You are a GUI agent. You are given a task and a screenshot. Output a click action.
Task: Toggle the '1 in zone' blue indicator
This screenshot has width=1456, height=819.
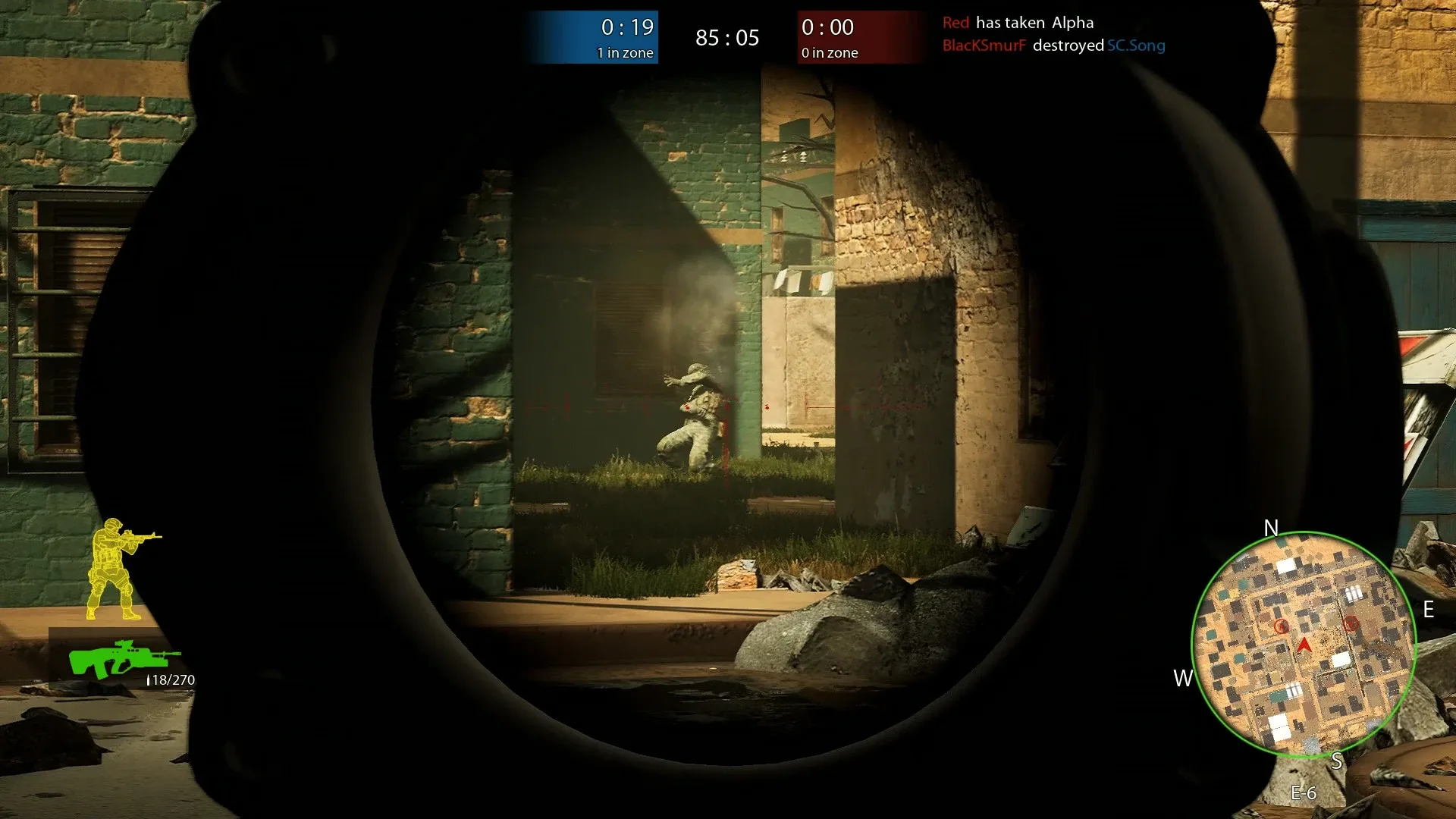point(626,53)
